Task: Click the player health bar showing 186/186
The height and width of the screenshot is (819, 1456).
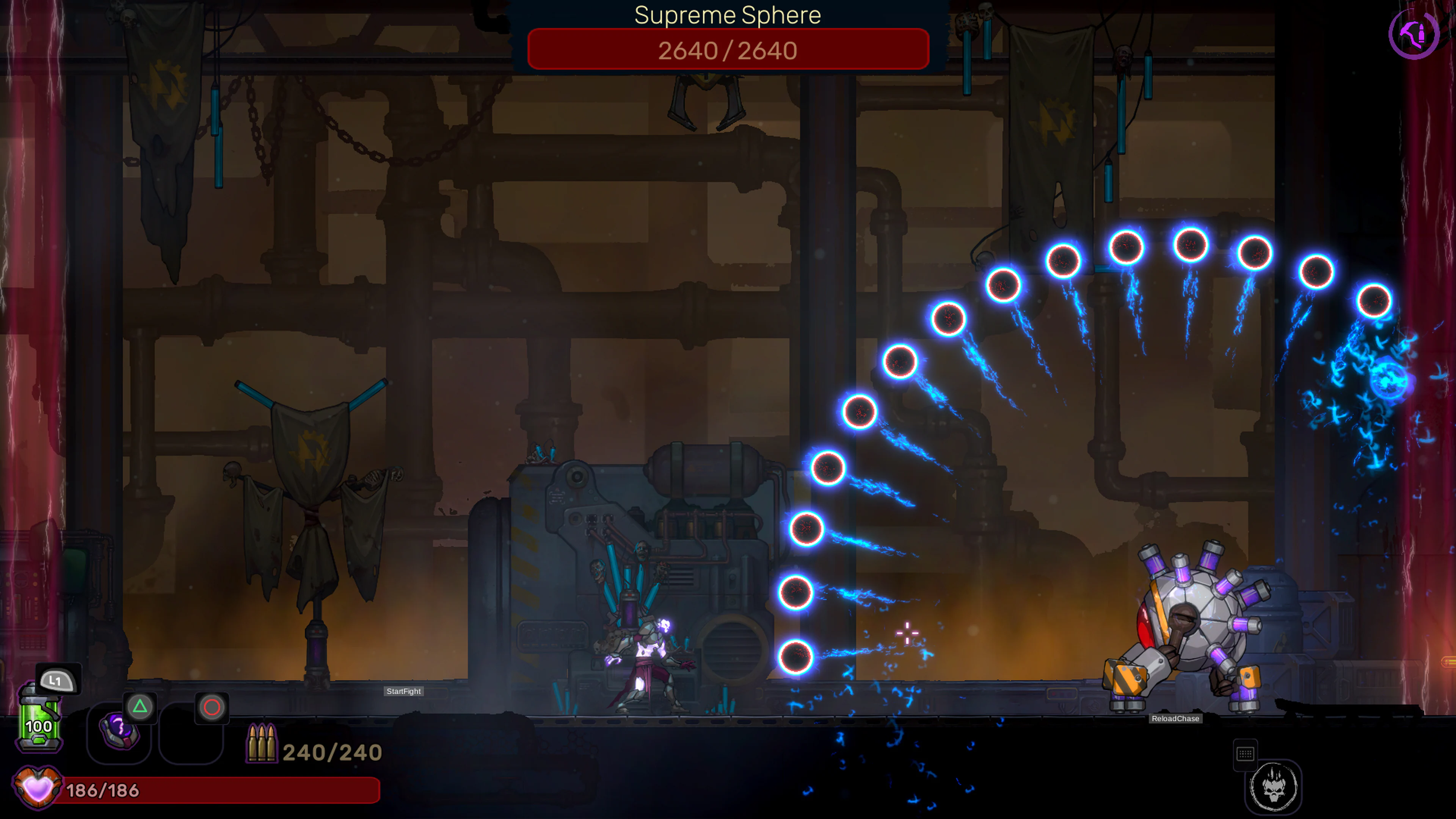Action: [x=215, y=790]
